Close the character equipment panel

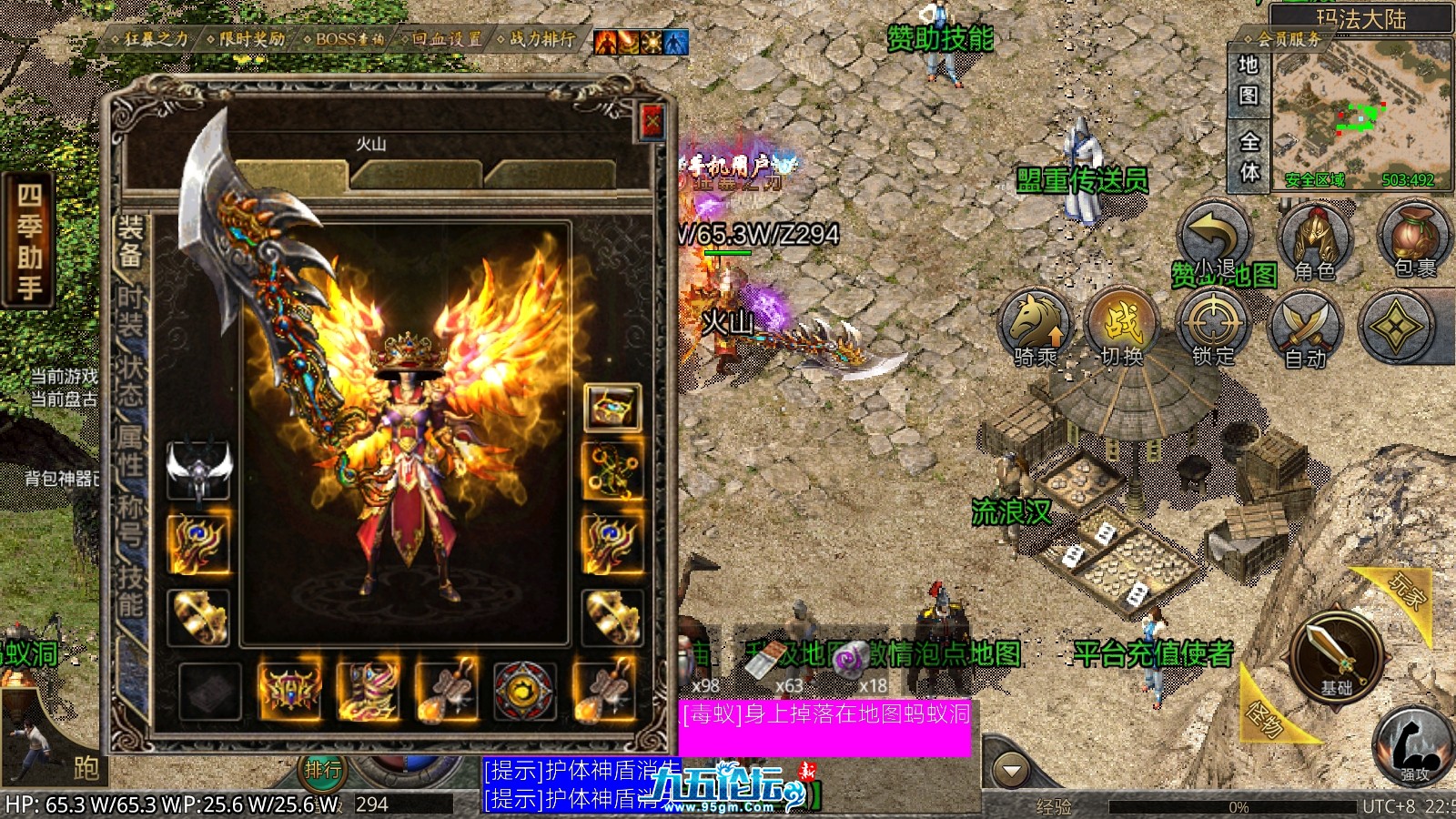click(652, 122)
